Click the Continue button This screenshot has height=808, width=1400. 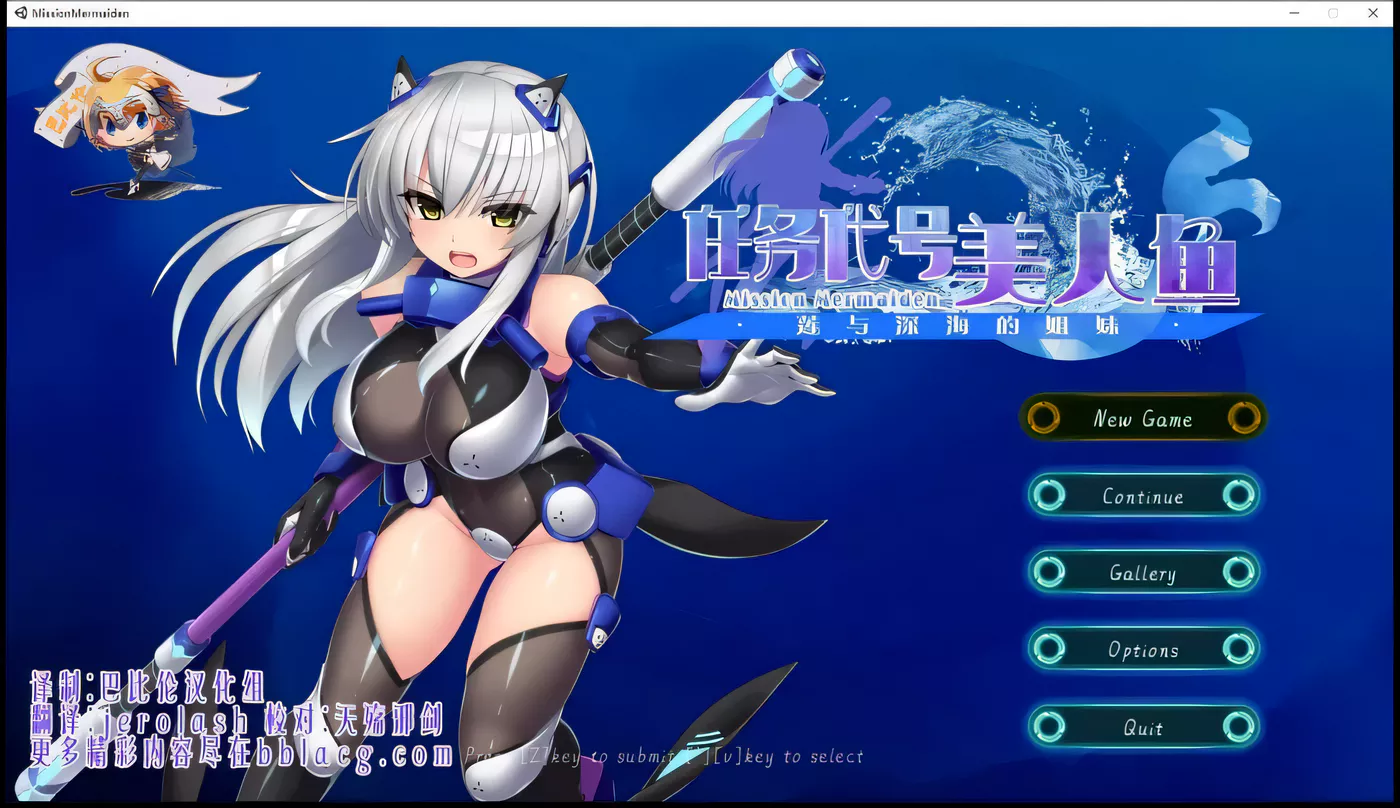pyautogui.click(x=1143, y=496)
